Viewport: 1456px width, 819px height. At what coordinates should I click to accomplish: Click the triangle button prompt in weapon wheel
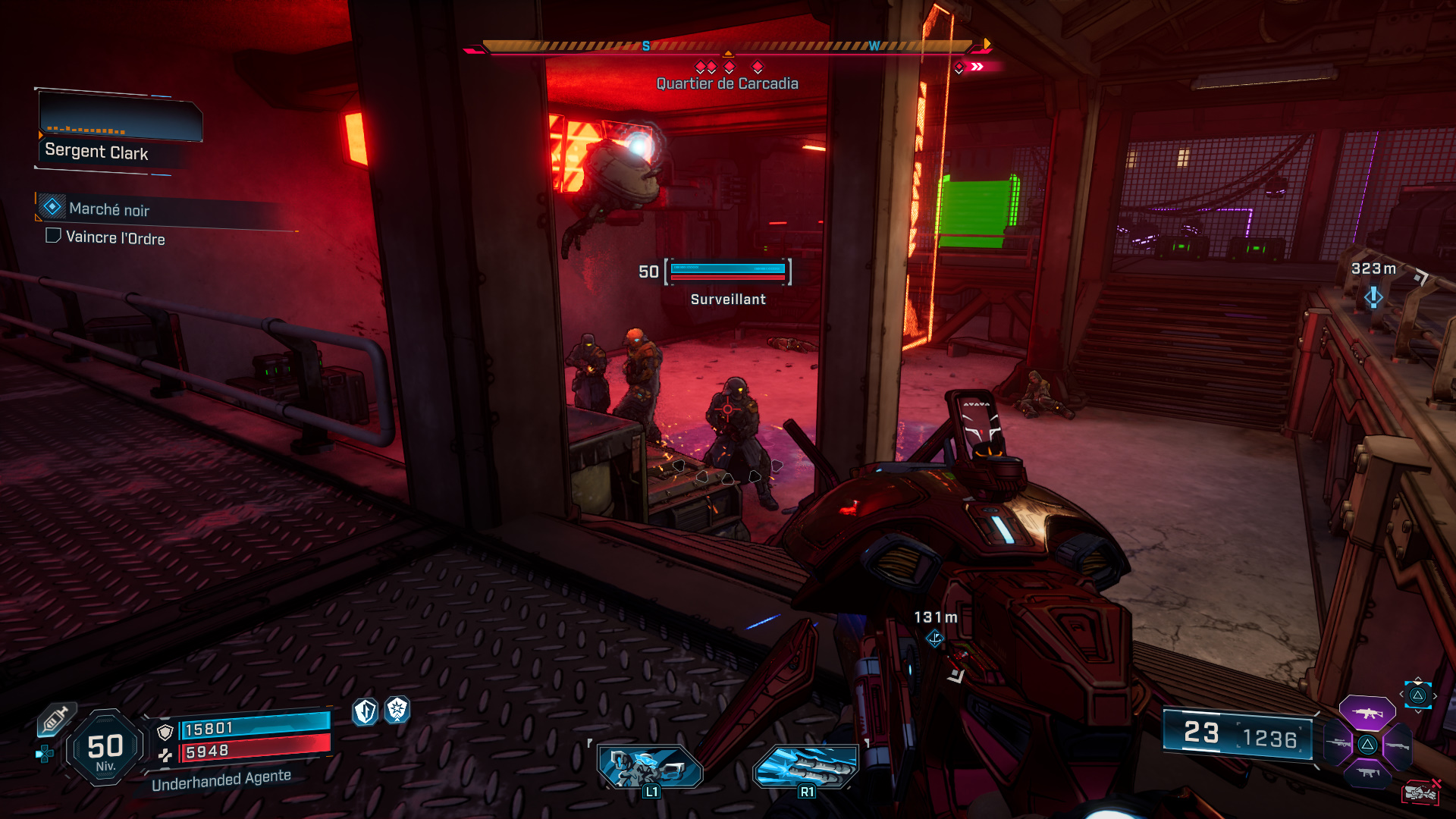[1367, 745]
